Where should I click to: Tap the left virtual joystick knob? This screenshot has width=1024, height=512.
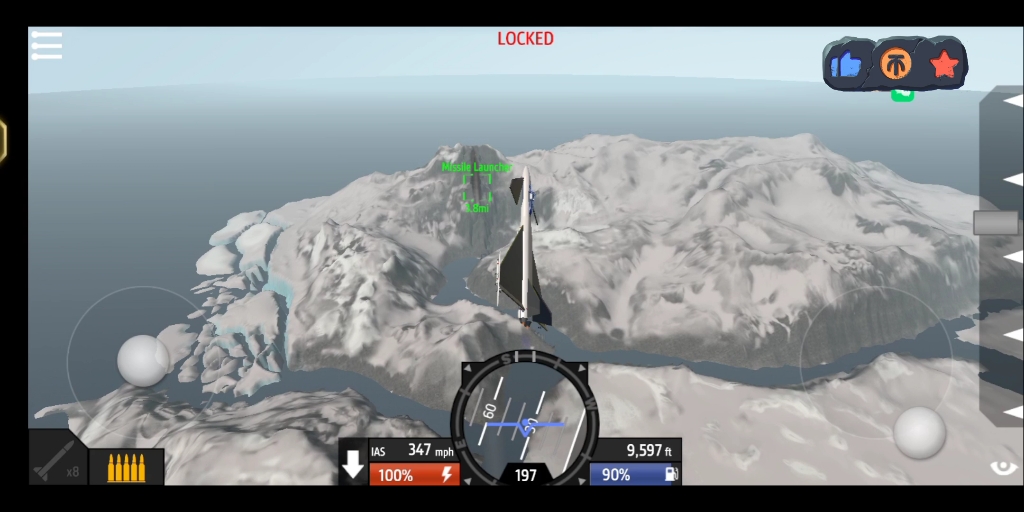[143, 360]
